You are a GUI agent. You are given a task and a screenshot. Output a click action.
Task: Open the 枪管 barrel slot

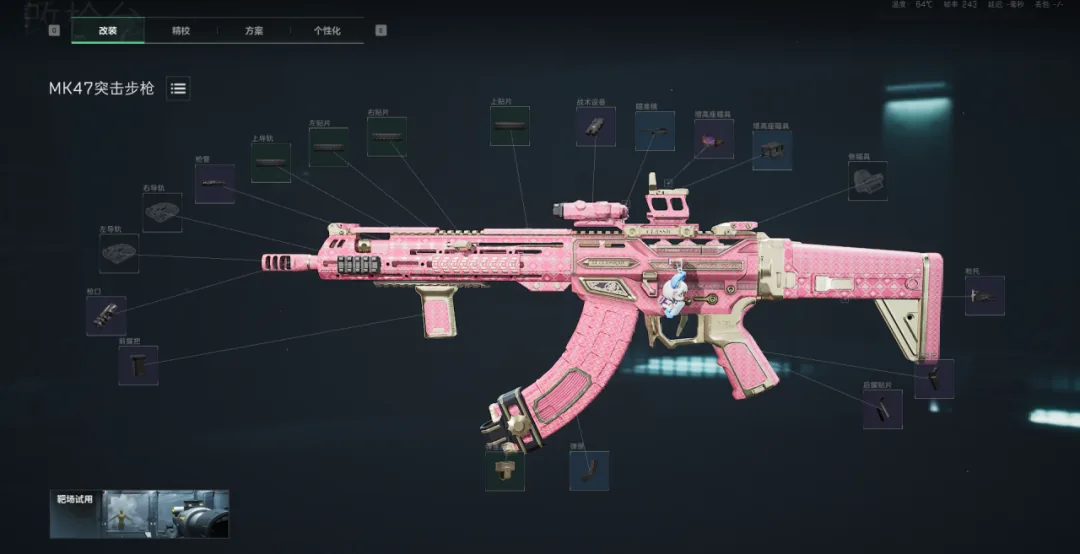tap(214, 184)
